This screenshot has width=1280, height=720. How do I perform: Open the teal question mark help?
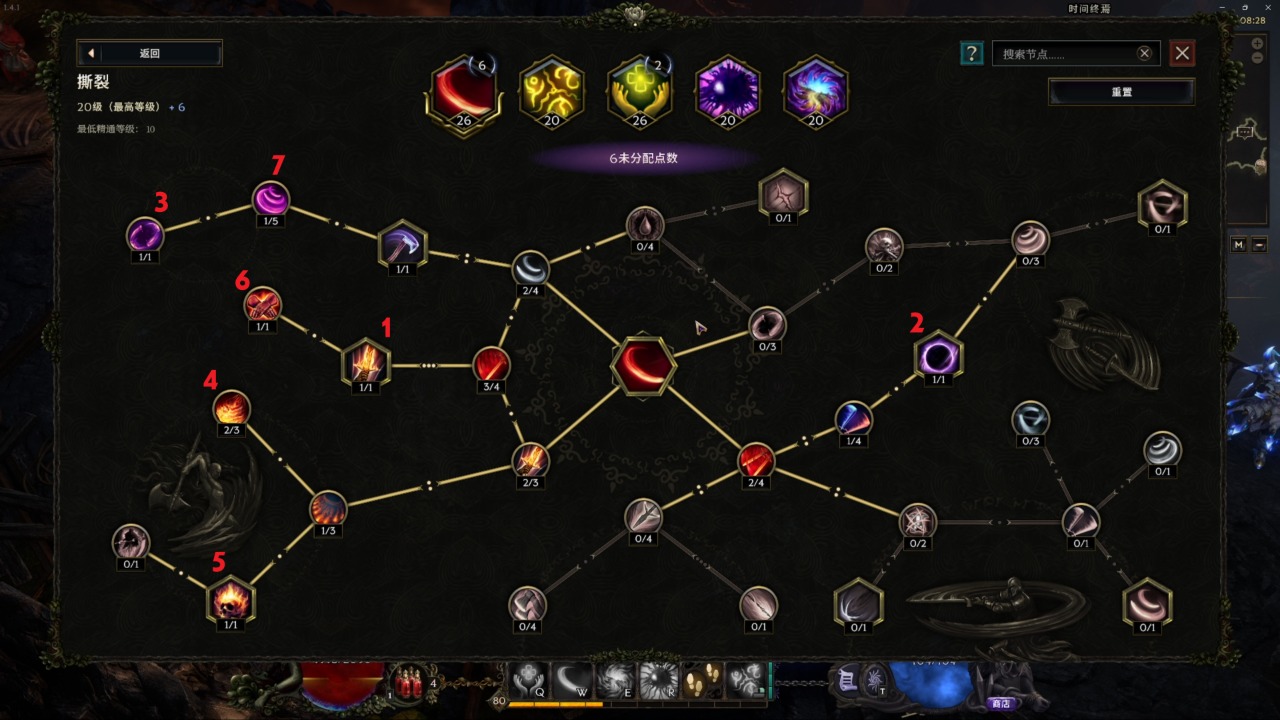970,53
